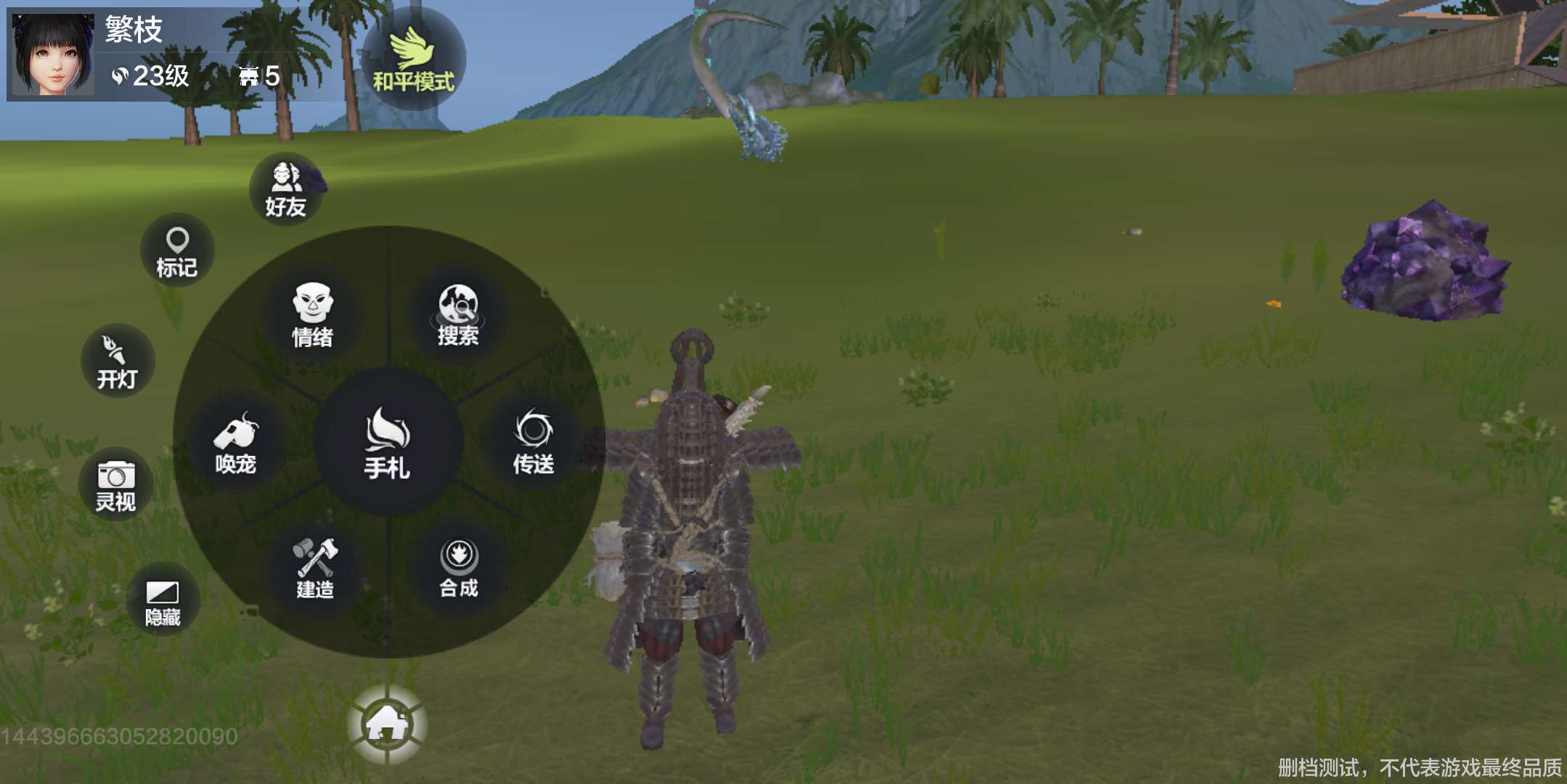This screenshot has height=784, width=1567.
Task: Toggle the 开灯 torch light
Action: [117, 361]
